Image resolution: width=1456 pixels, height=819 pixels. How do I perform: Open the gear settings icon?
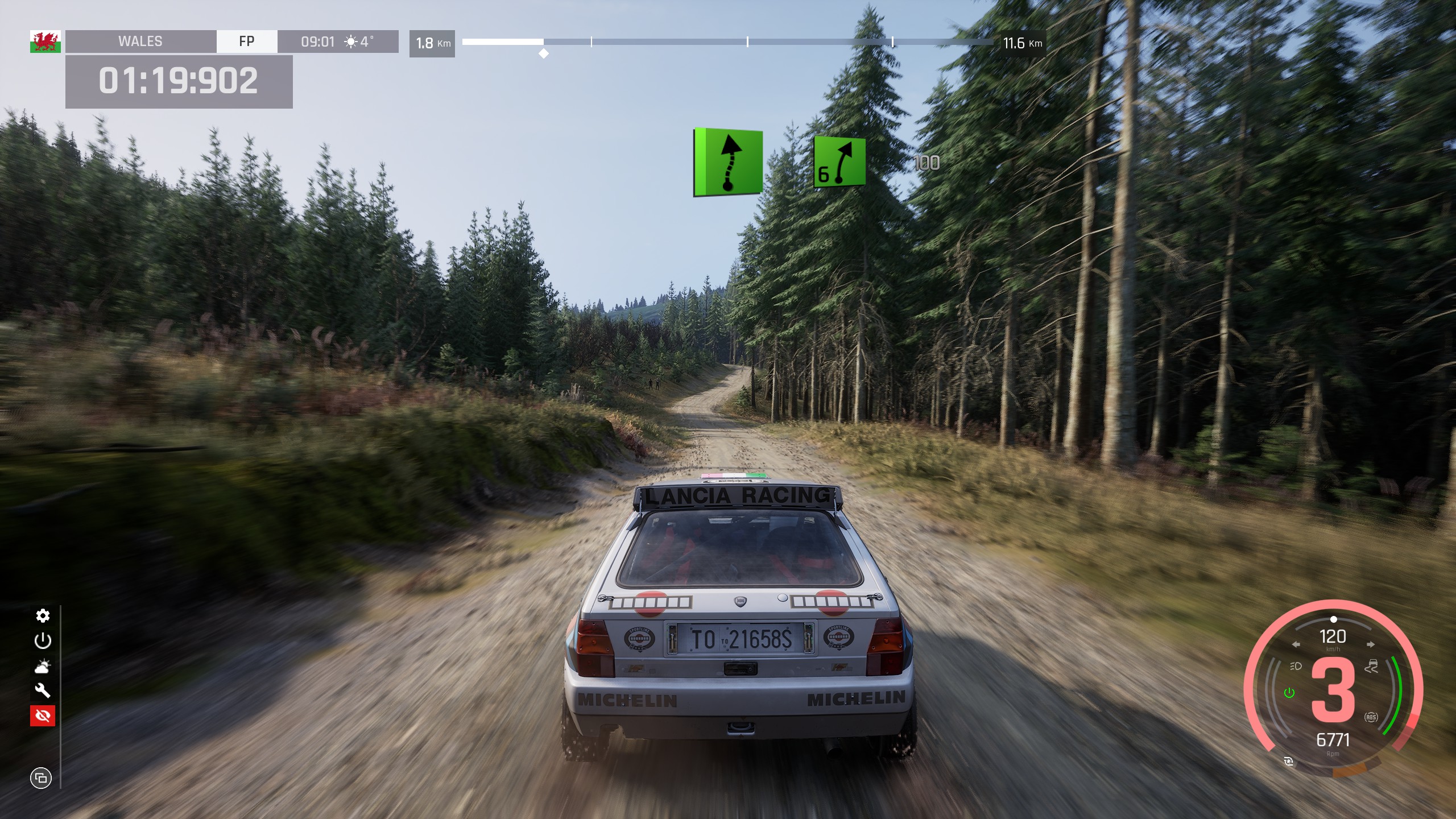43,615
